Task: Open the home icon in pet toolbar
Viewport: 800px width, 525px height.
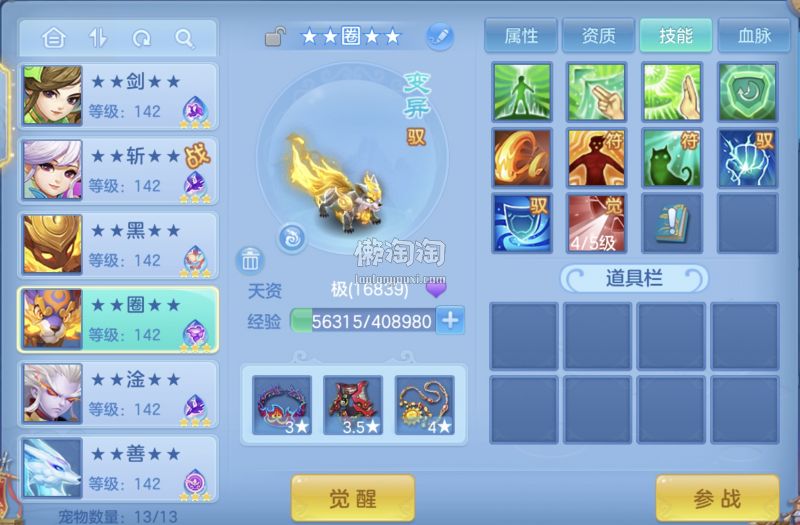Action: tap(54, 38)
